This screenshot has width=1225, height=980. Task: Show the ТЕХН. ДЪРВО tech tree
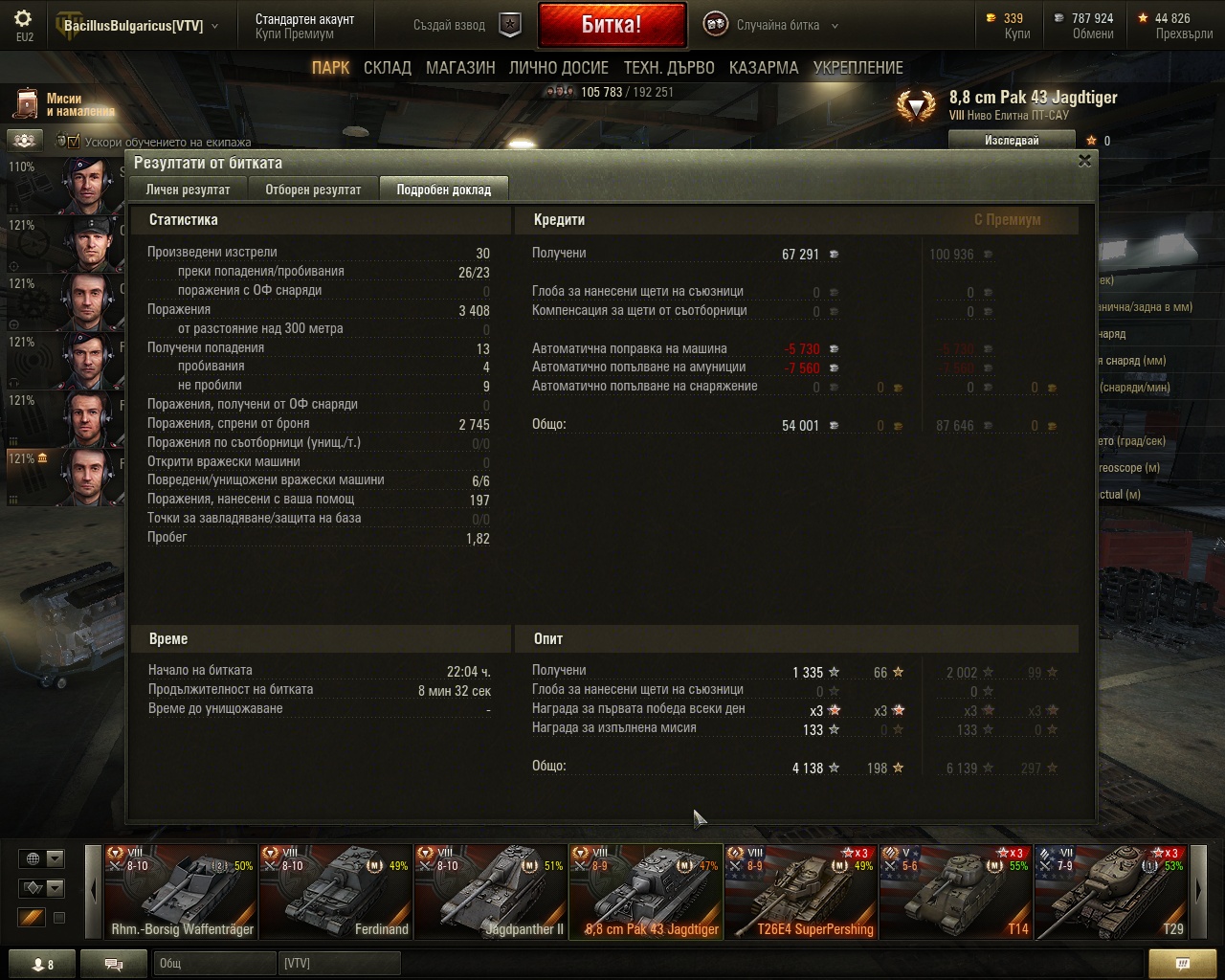[669, 68]
